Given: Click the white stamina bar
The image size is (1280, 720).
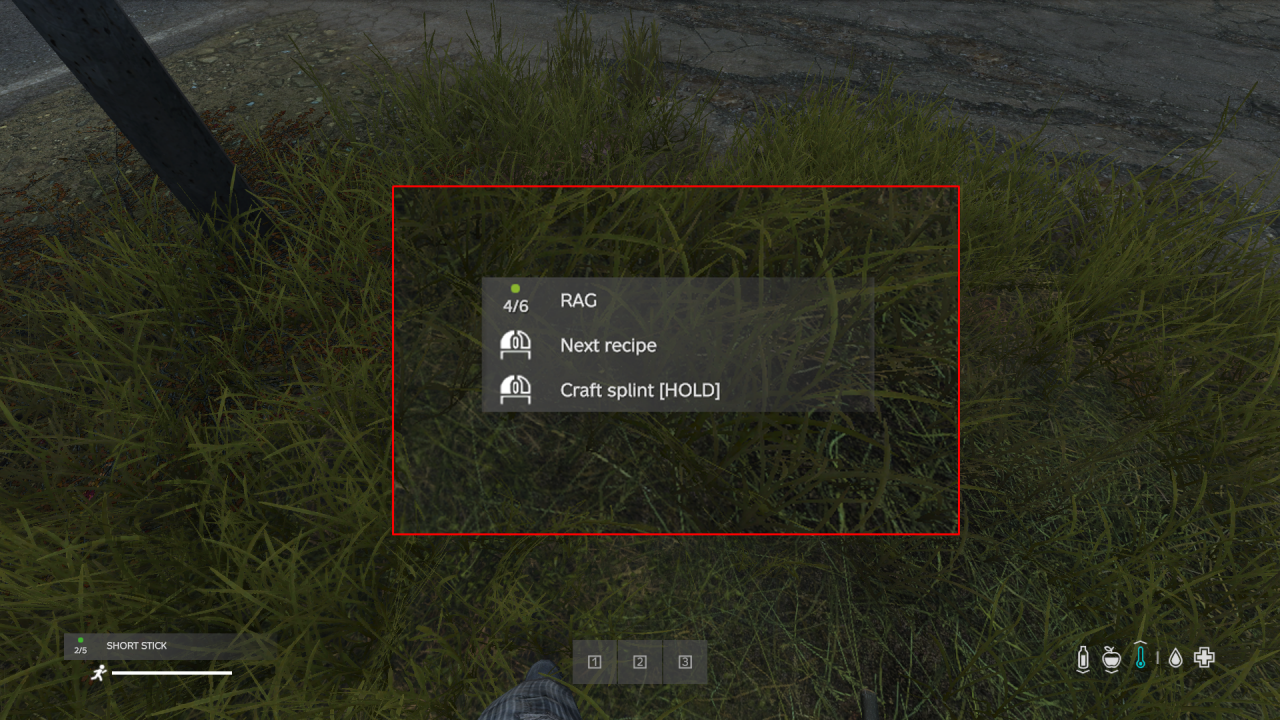Looking at the screenshot, I should [x=172, y=672].
